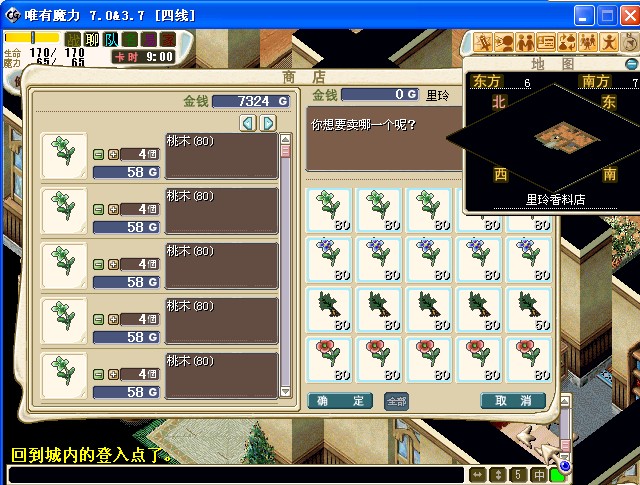Toggle the 战 battle mode button

[73, 39]
